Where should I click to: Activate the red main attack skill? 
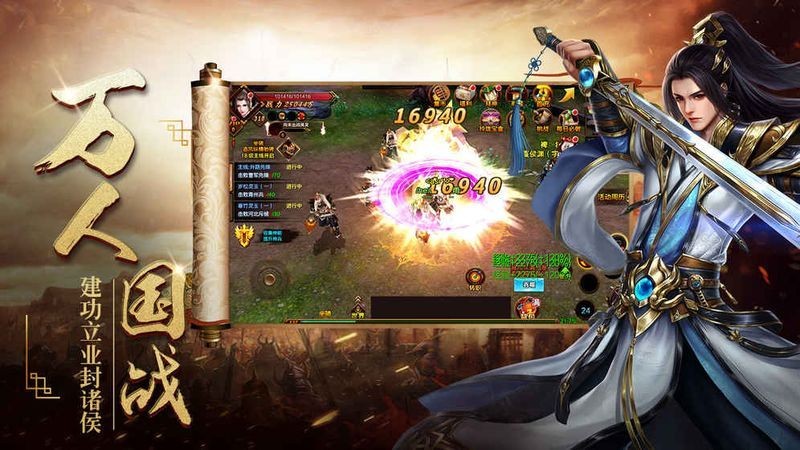point(529,306)
